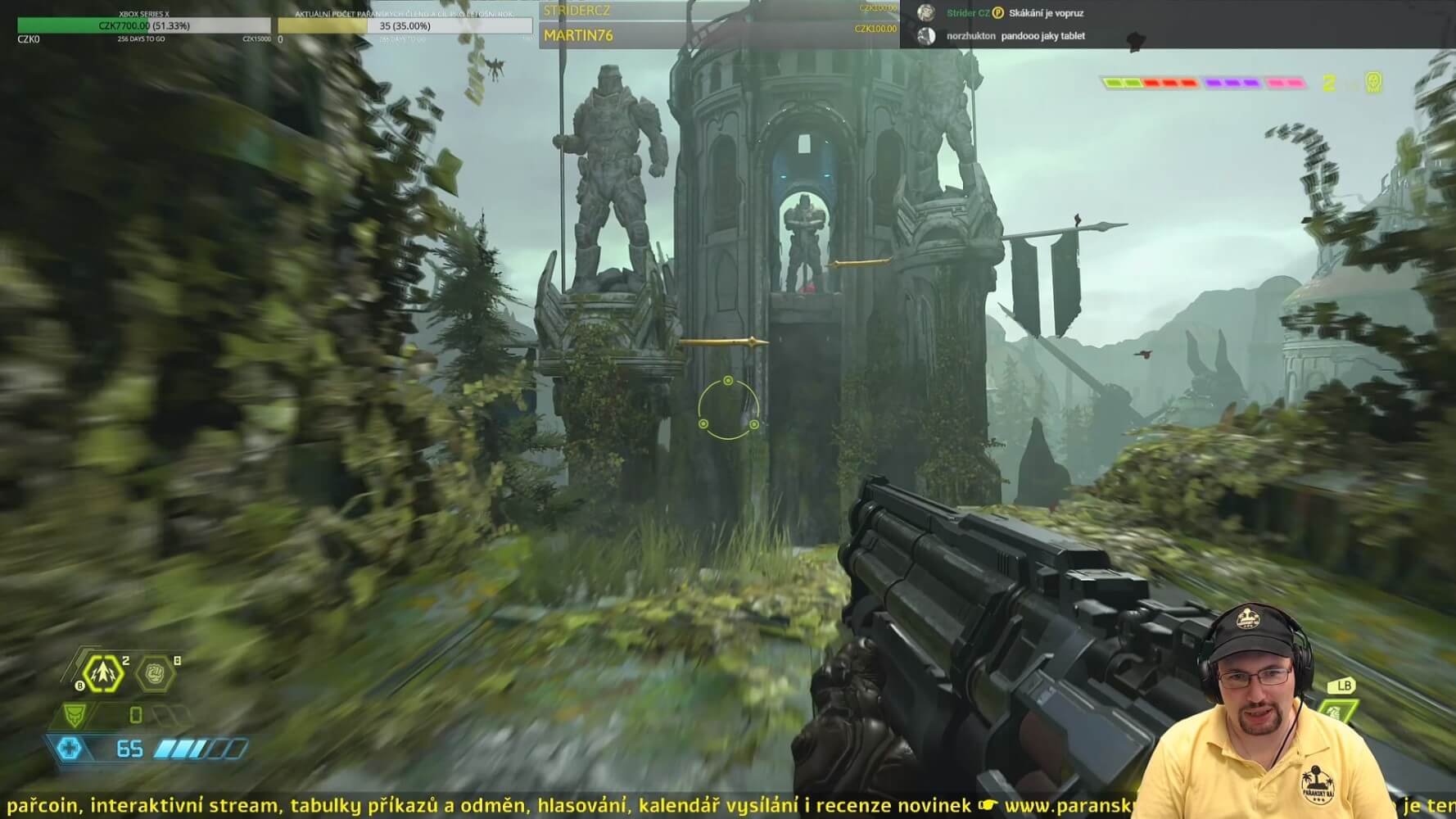Click the green armor shield icon
Viewport: 1456px width, 819px height.
[75, 715]
